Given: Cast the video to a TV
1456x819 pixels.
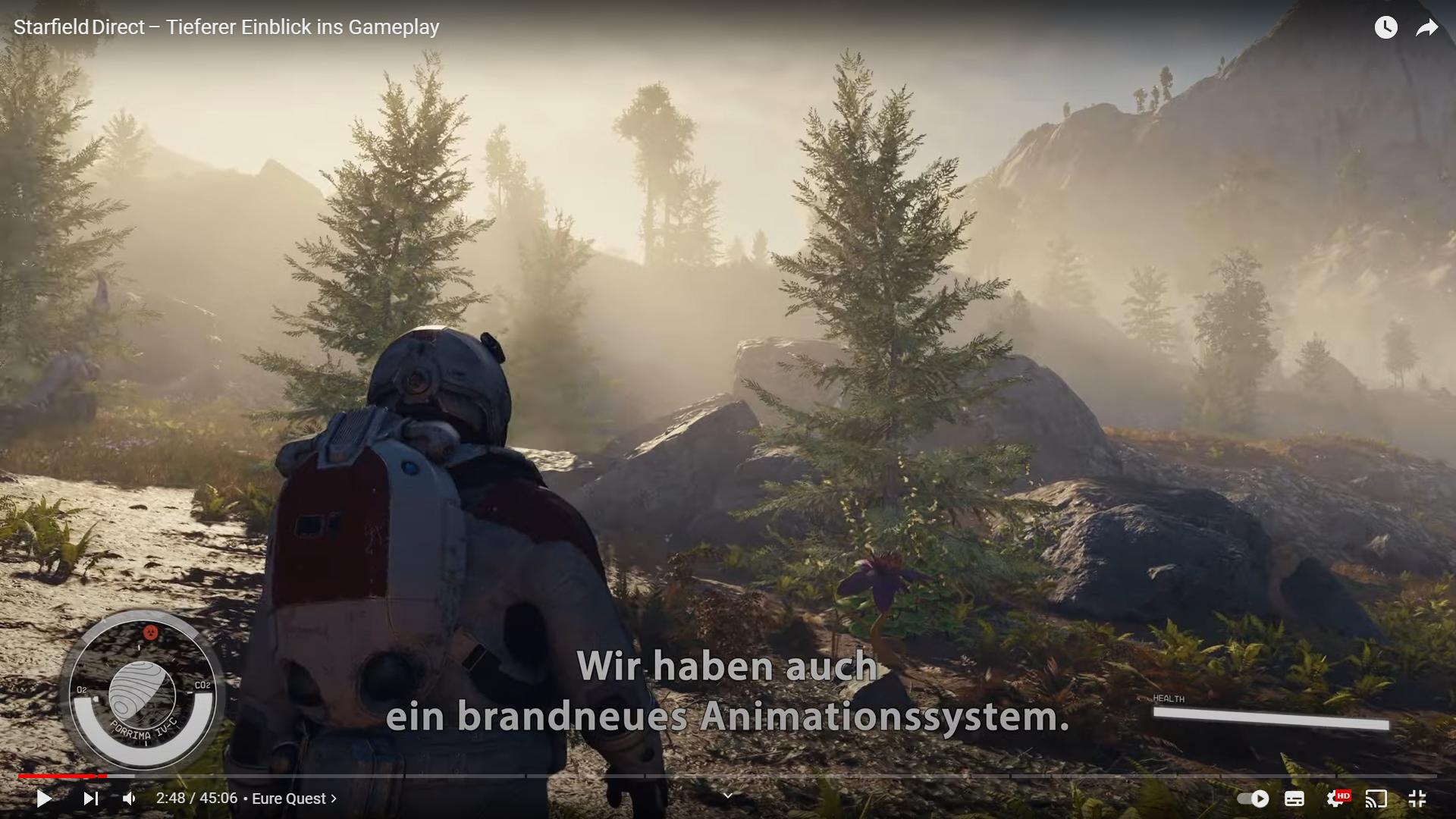Looking at the screenshot, I should [x=1378, y=799].
